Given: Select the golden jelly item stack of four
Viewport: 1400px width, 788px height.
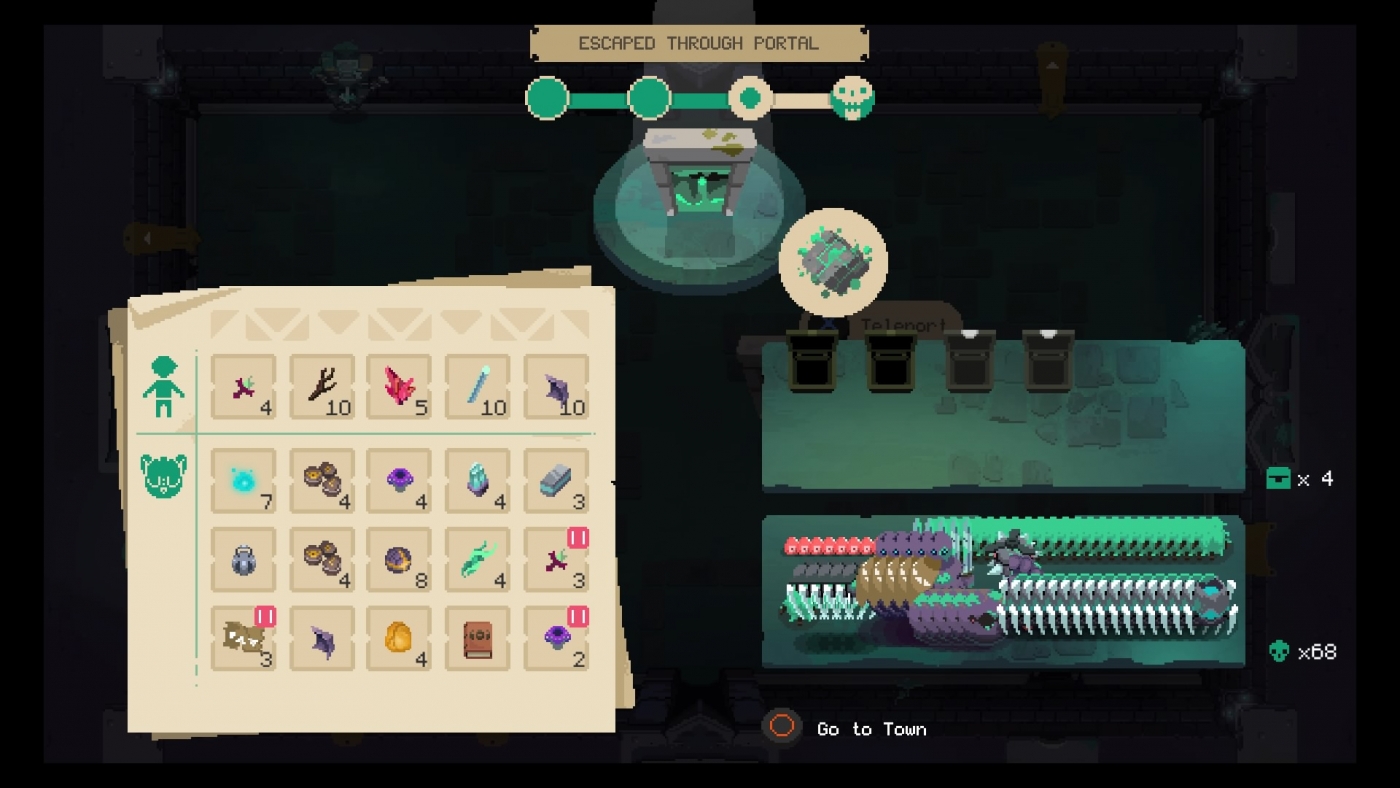Looking at the screenshot, I should (399, 640).
